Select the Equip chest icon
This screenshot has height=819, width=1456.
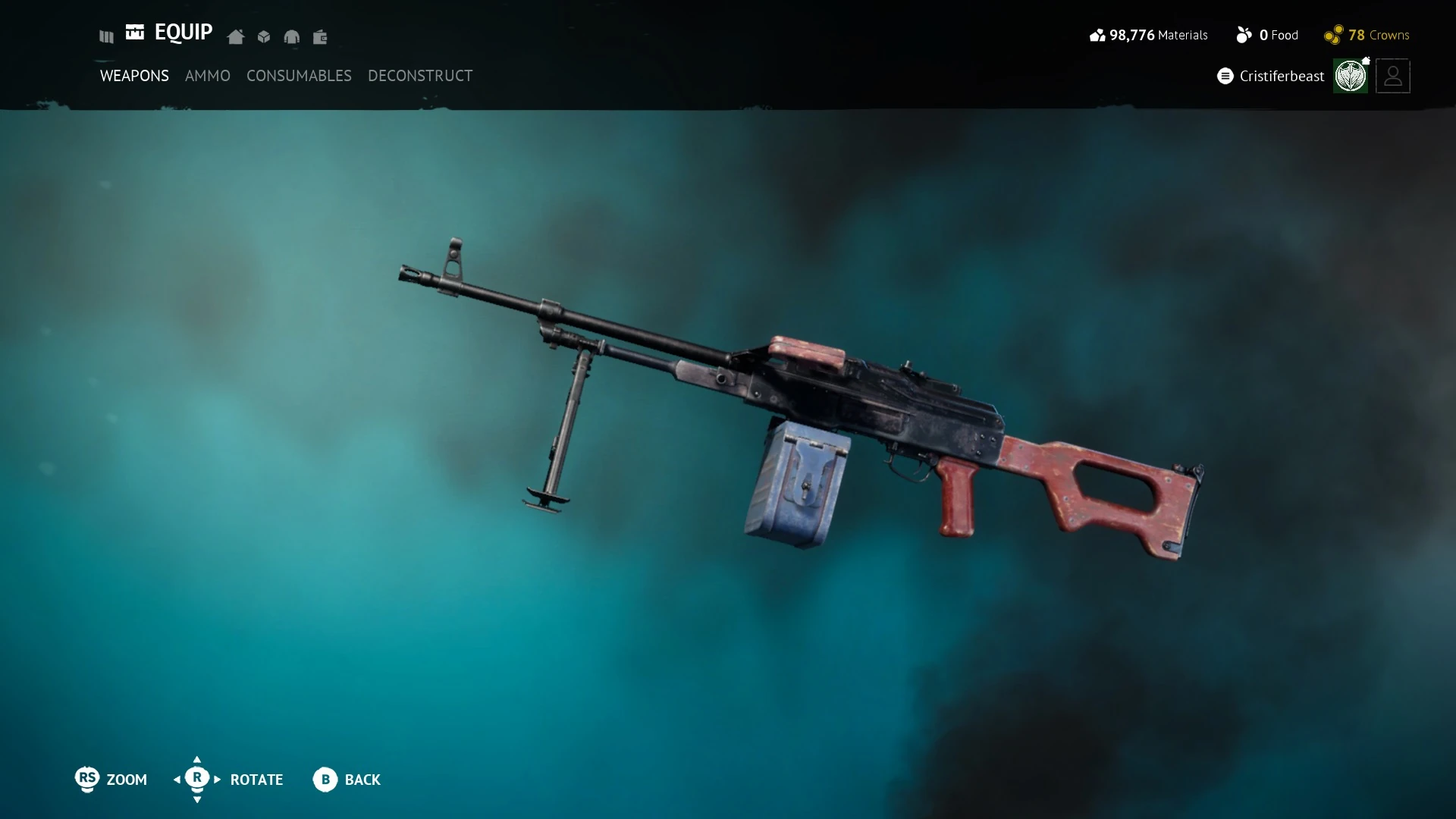135,32
